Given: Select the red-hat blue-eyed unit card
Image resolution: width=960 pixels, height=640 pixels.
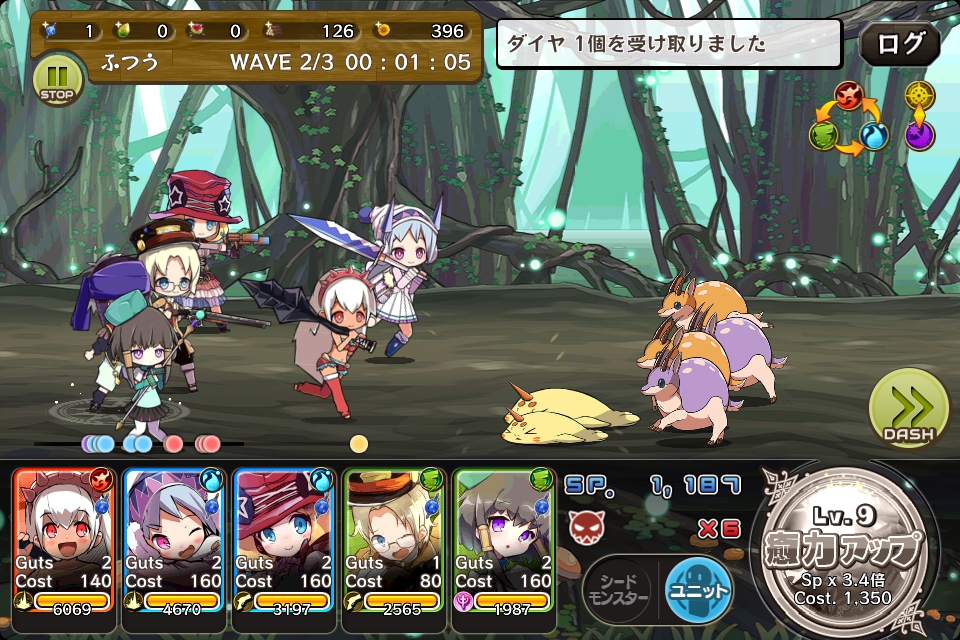Looking at the screenshot, I should pyautogui.click(x=284, y=539).
